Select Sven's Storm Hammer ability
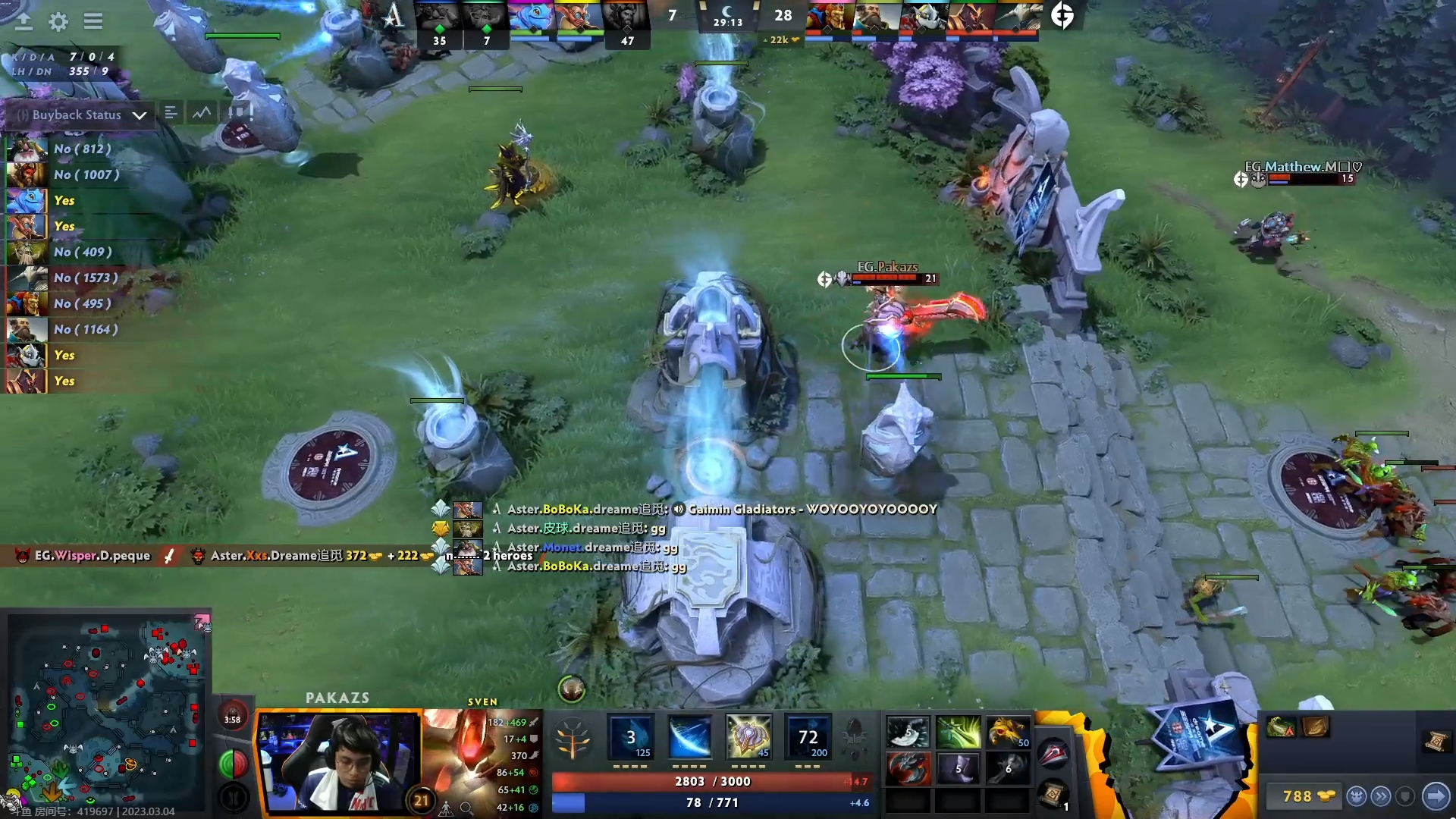This screenshot has height=819, width=1456. tap(629, 736)
